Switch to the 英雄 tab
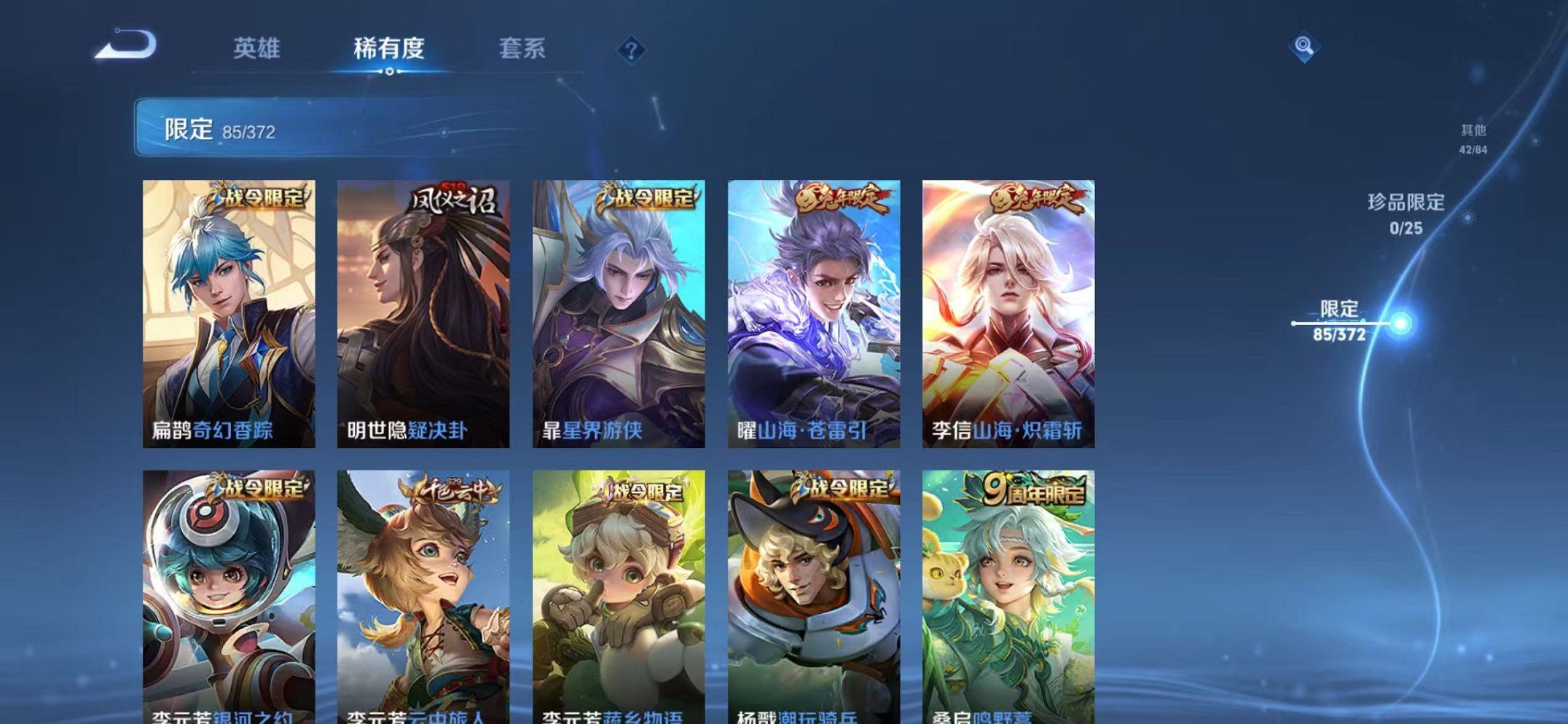1568x724 pixels. pos(258,48)
